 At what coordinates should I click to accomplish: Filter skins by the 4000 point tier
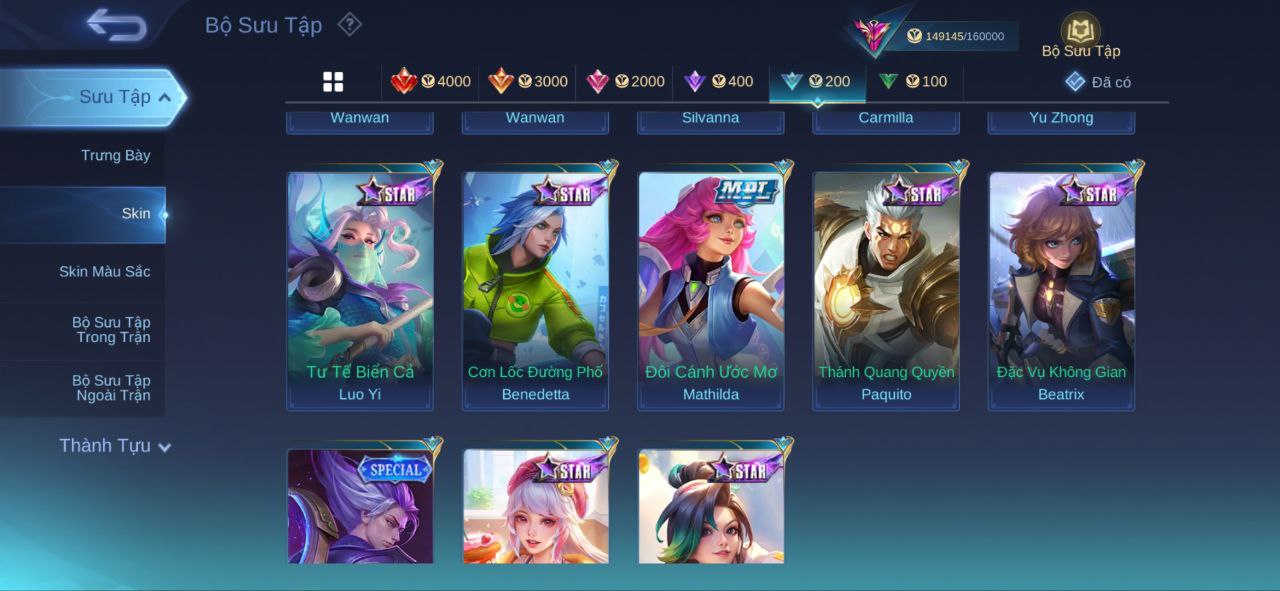(x=431, y=82)
